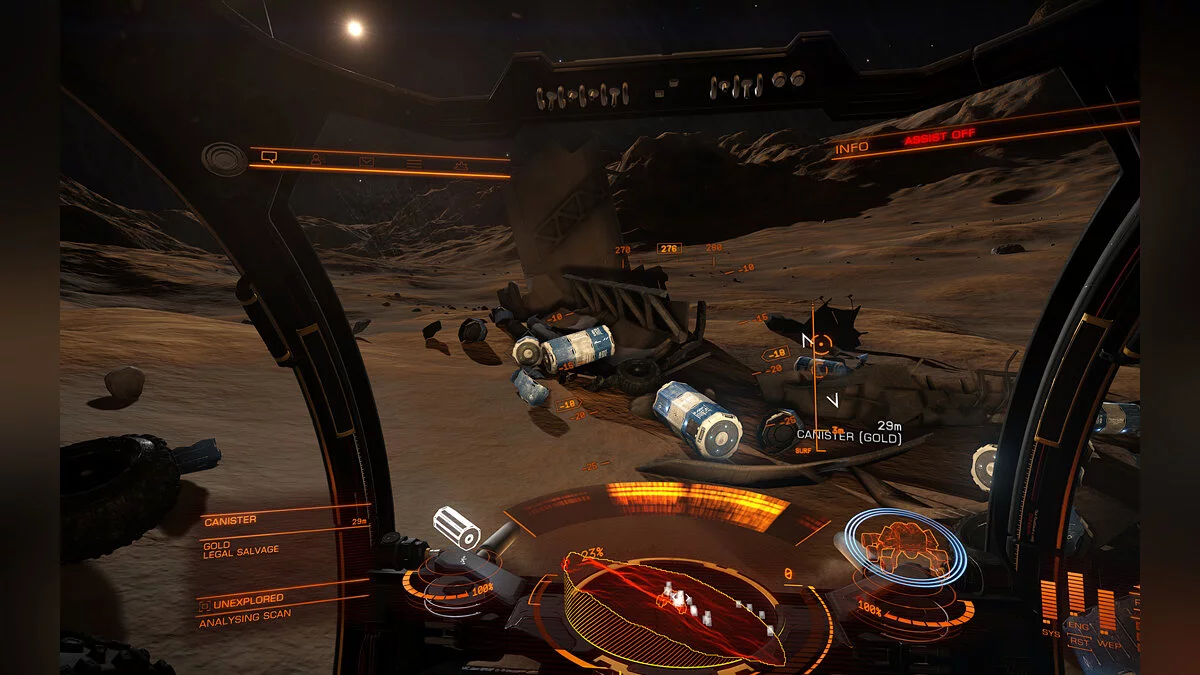The height and width of the screenshot is (675, 1200).
Task: Click the UNEXPLORED analysing scan panel
Action: click(270, 608)
